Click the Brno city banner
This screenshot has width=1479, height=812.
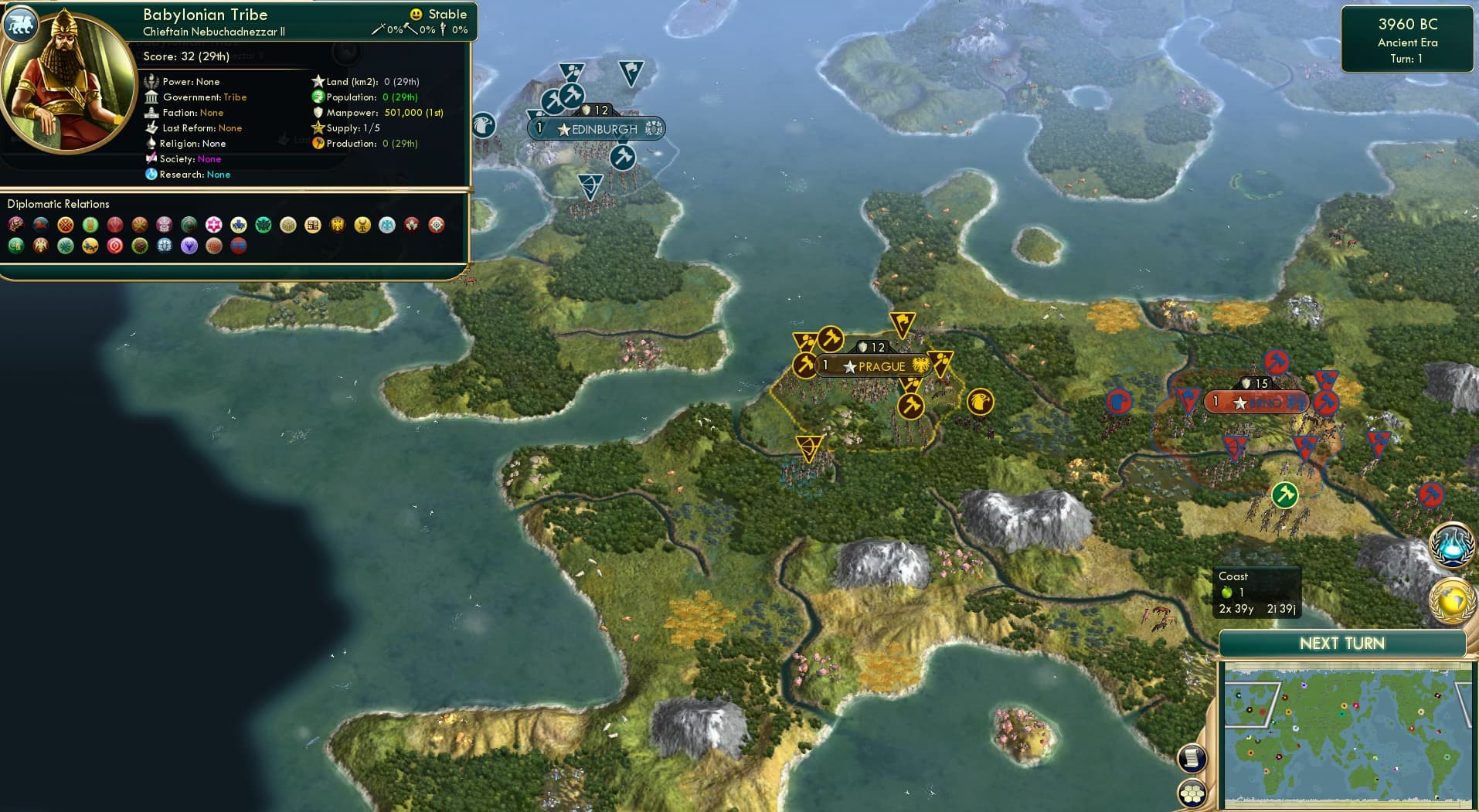(x=1256, y=402)
